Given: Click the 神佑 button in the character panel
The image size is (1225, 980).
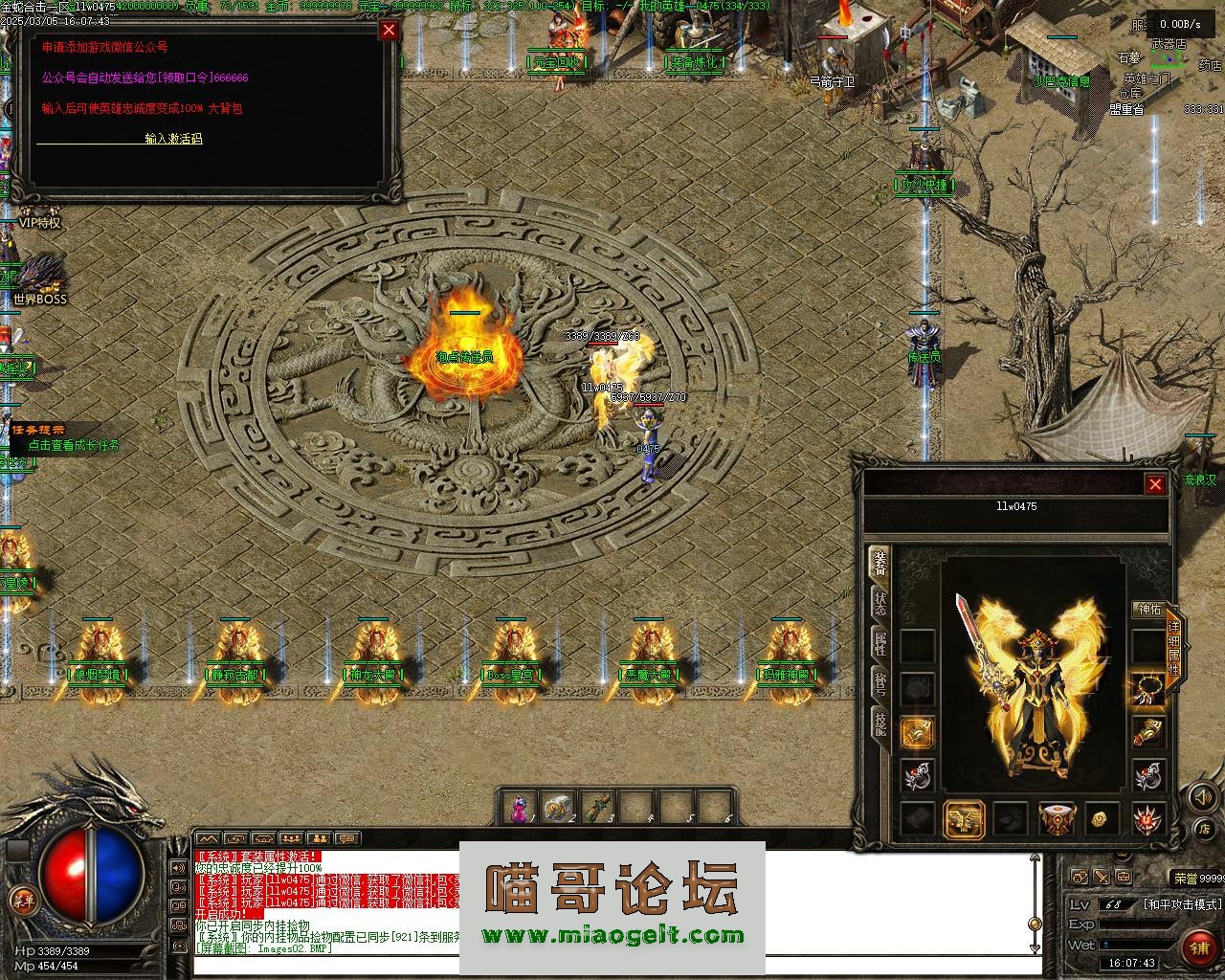Looking at the screenshot, I should click(1148, 609).
